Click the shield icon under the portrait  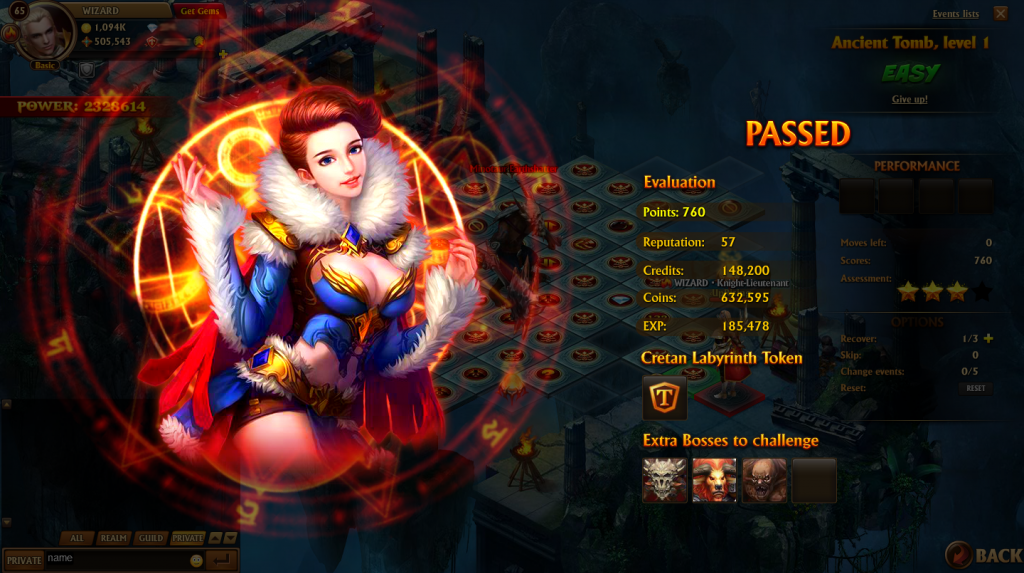87,68
